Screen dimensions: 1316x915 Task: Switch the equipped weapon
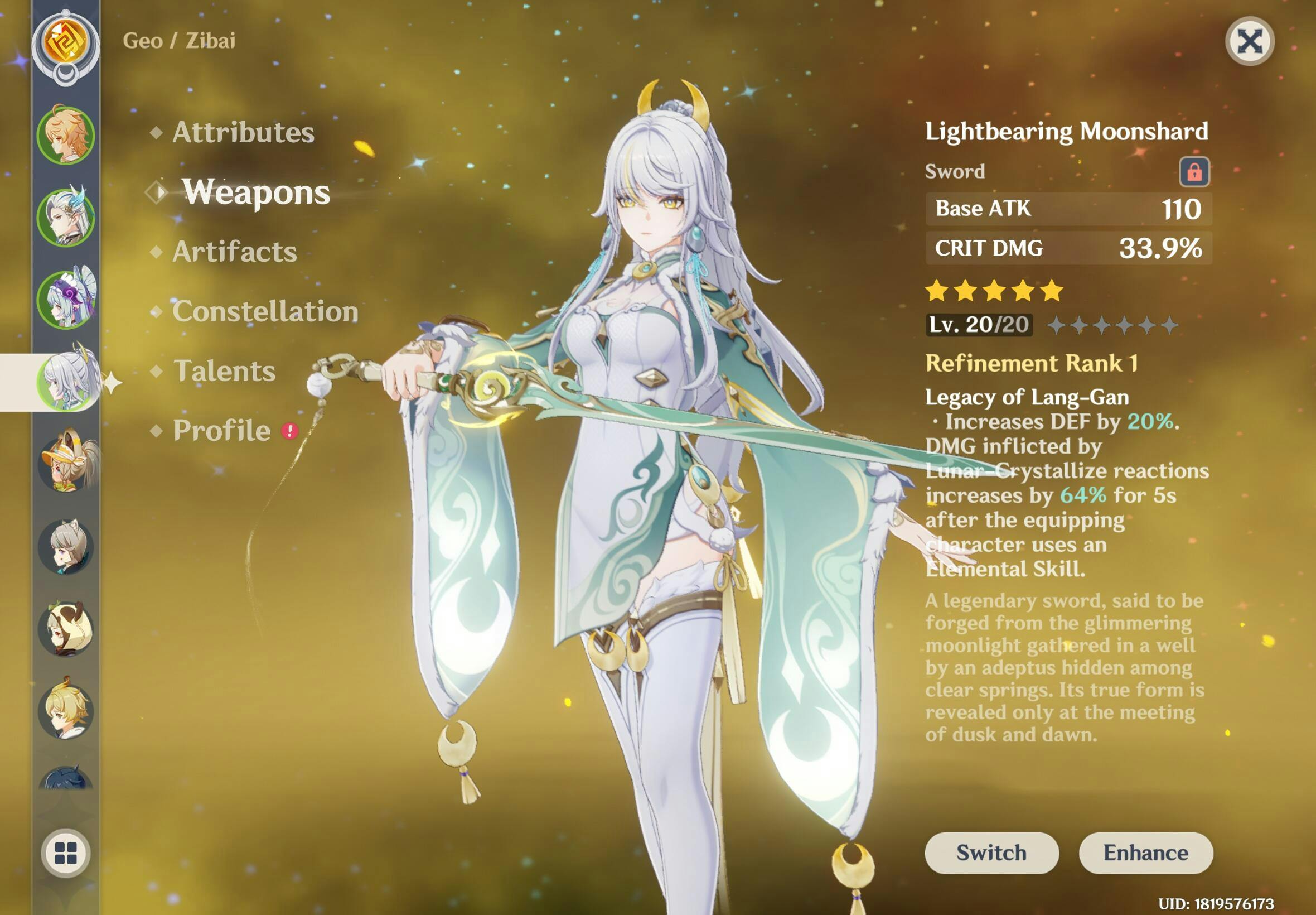[x=991, y=853]
